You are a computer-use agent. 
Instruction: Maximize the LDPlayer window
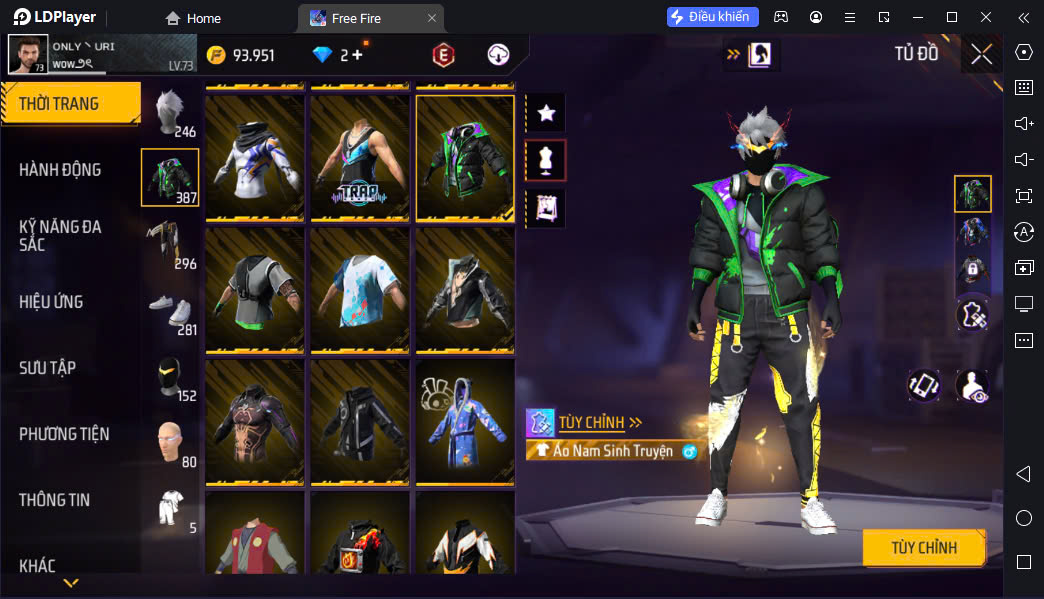952,17
